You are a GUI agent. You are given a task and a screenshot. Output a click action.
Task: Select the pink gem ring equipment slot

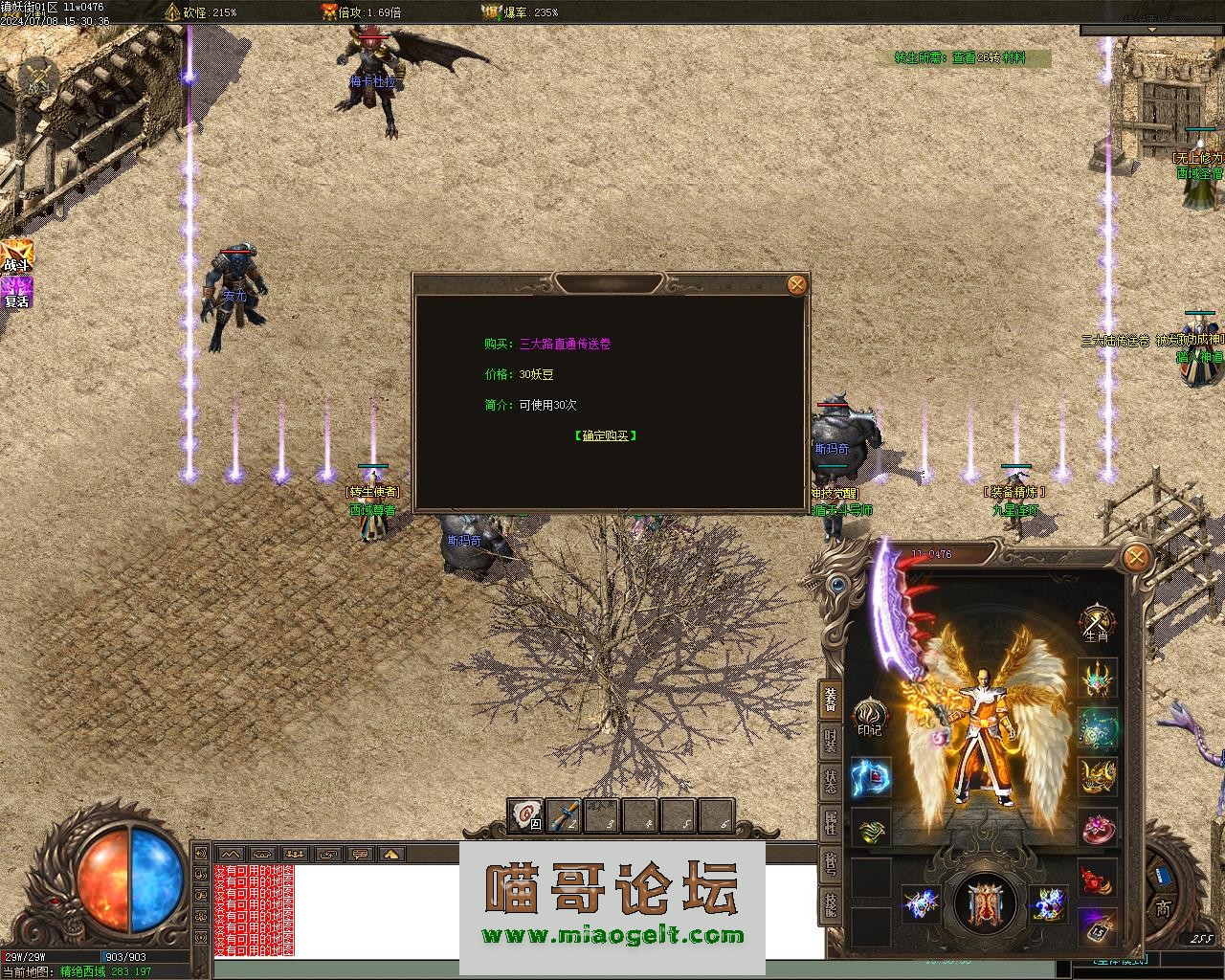1098,827
